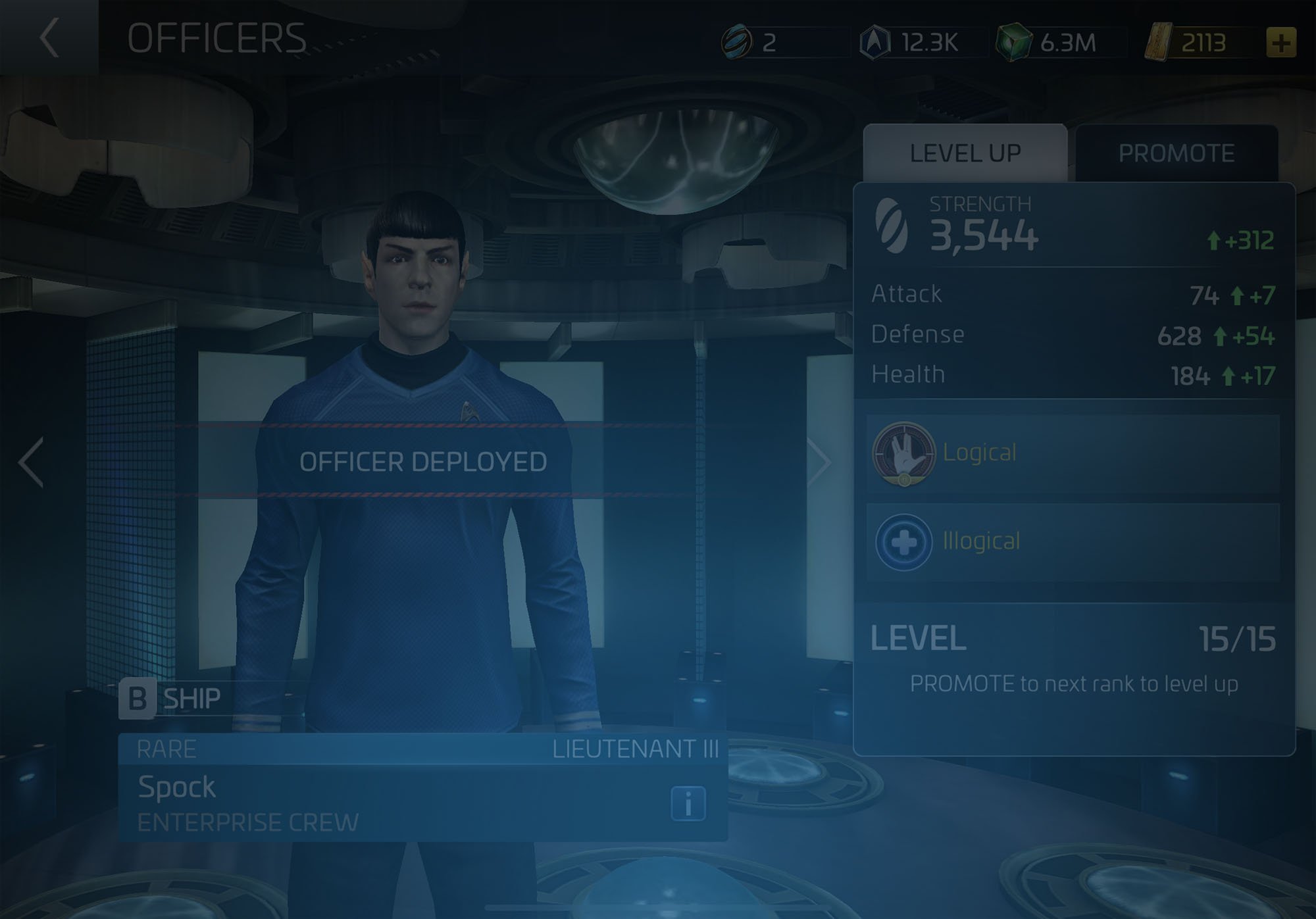Switch to the Promote tab
Screen dimensions: 1316x919
pyautogui.click(x=1177, y=153)
